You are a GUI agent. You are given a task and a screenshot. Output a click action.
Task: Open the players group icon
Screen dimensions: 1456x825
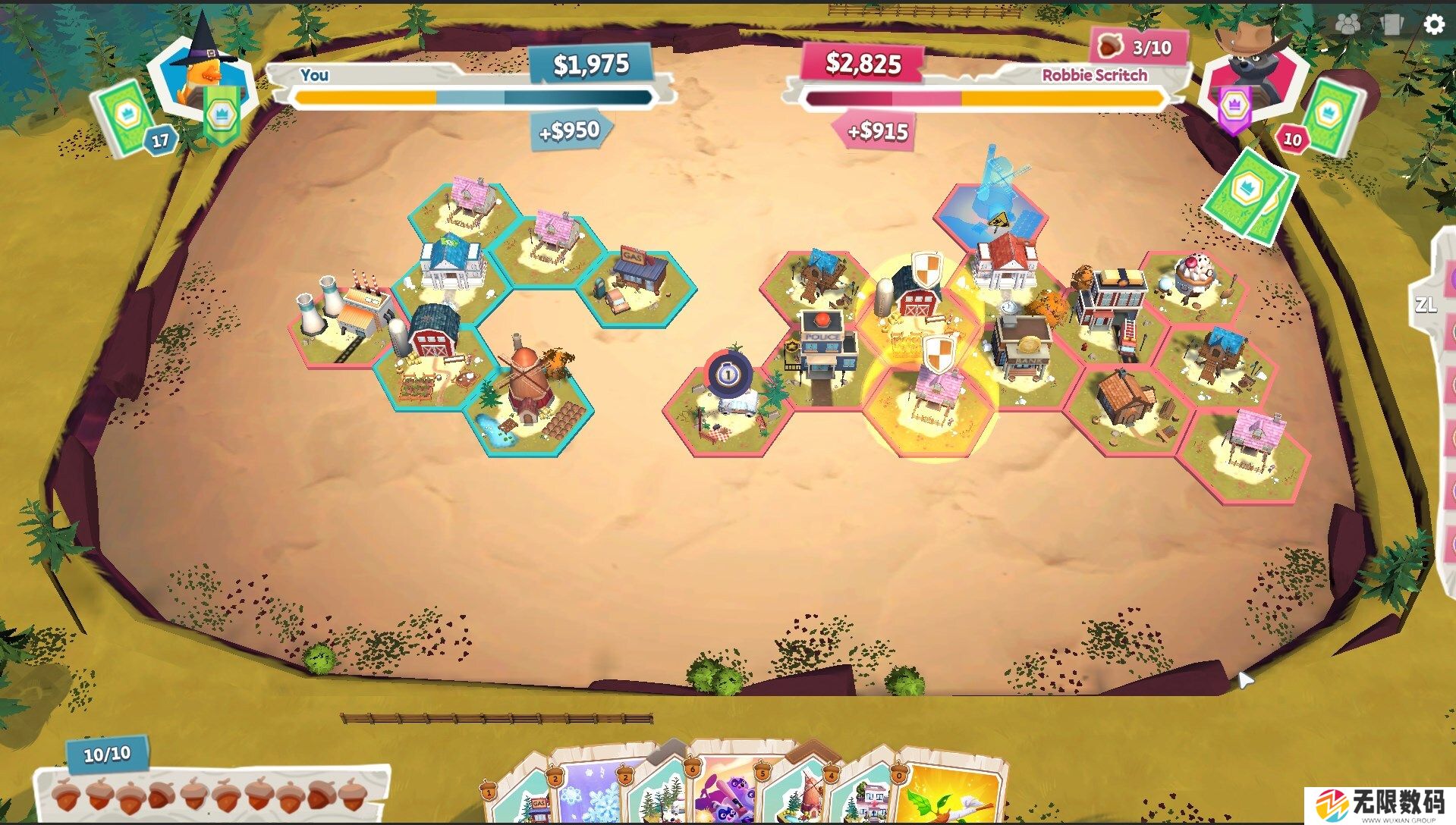click(x=1348, y=24)
